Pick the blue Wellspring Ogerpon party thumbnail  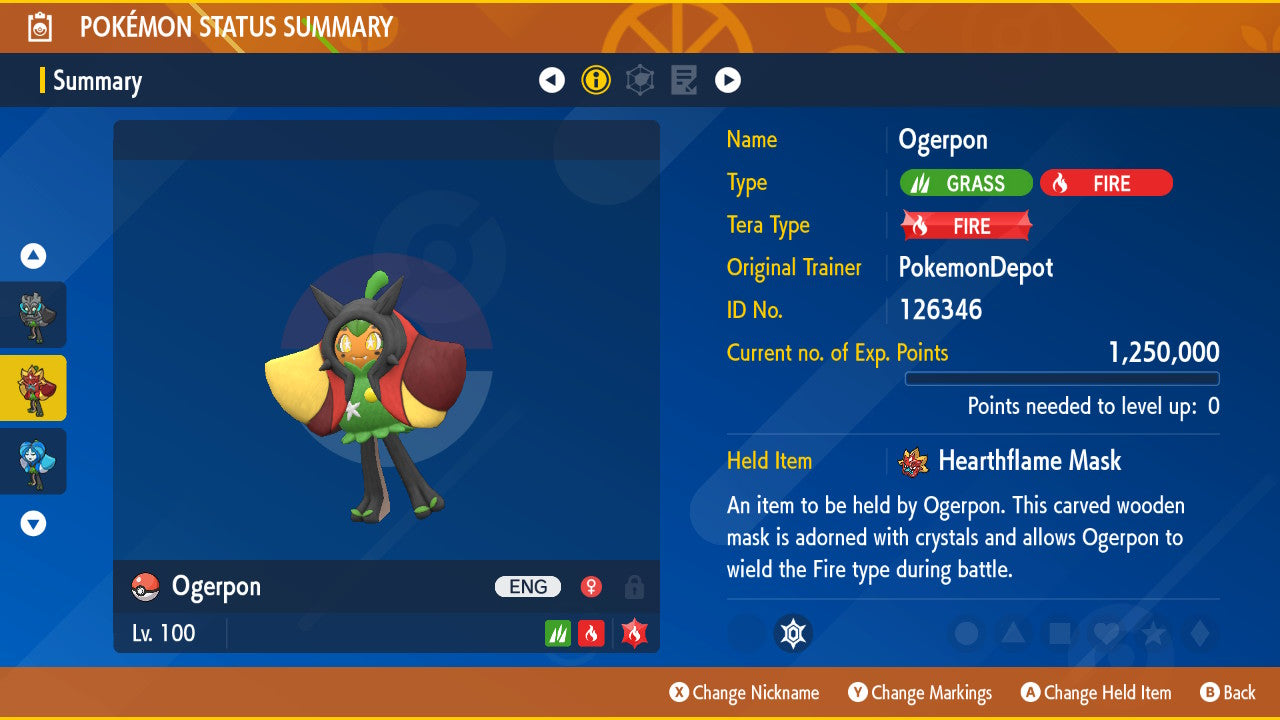(33, 461)
